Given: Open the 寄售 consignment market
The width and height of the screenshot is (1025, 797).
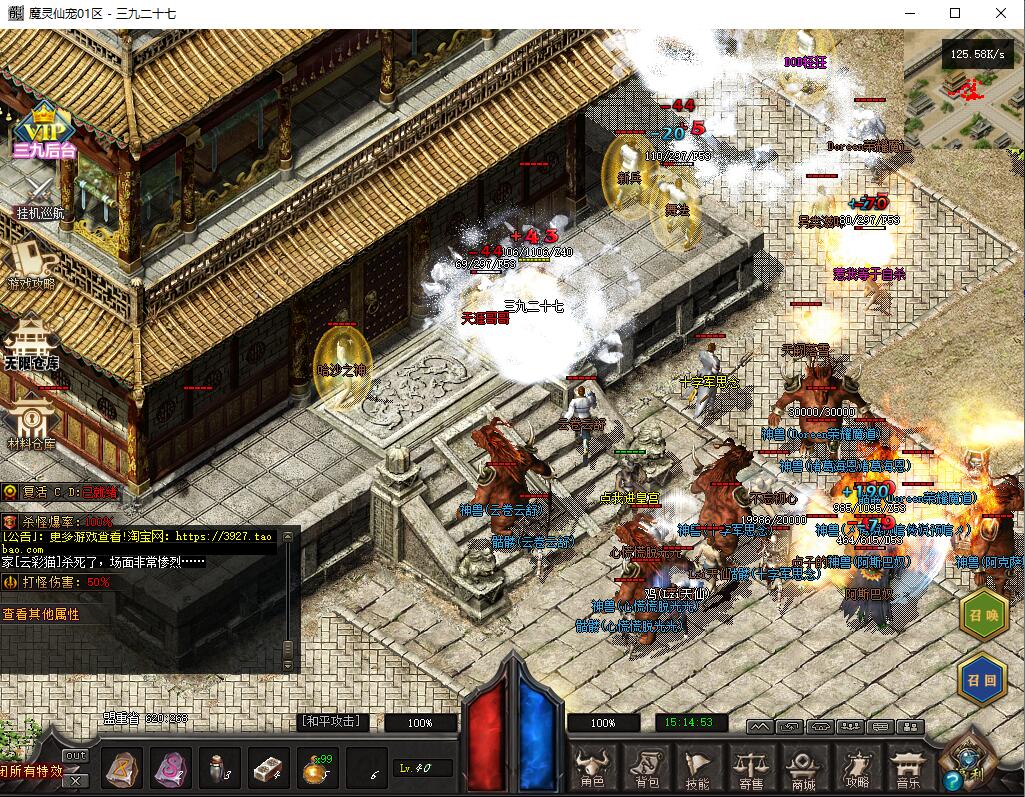Looking at the screenshot, I should tap(750, 768).
